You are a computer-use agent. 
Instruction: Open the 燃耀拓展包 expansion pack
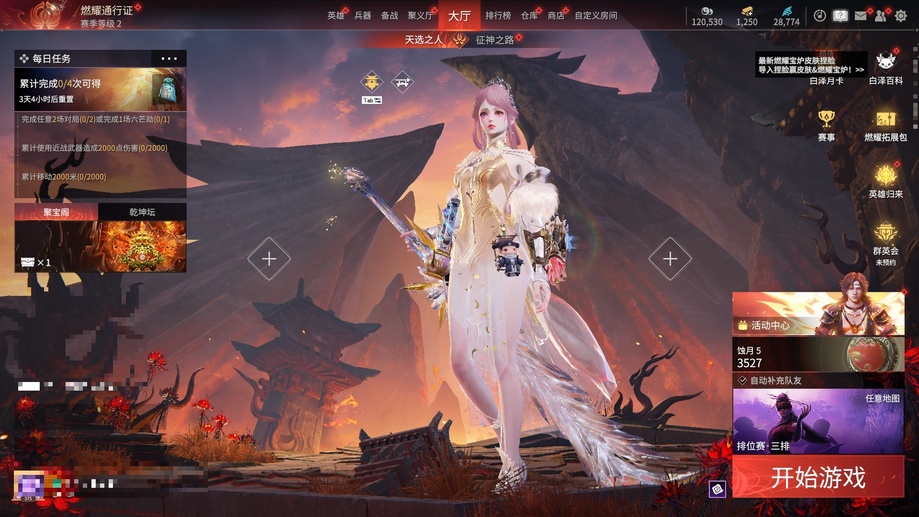pos(885,124)
